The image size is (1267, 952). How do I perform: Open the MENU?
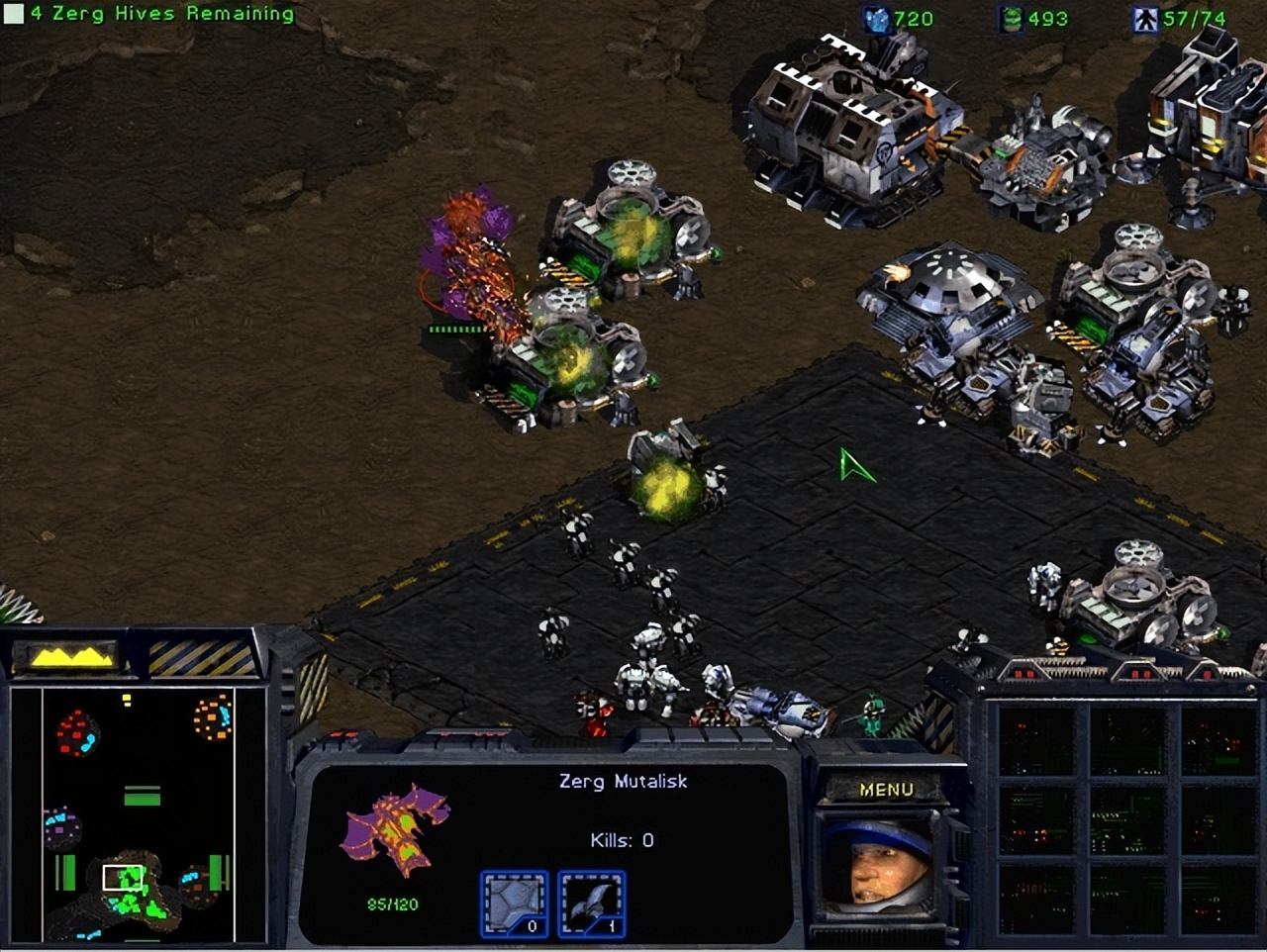click(888, 790)
